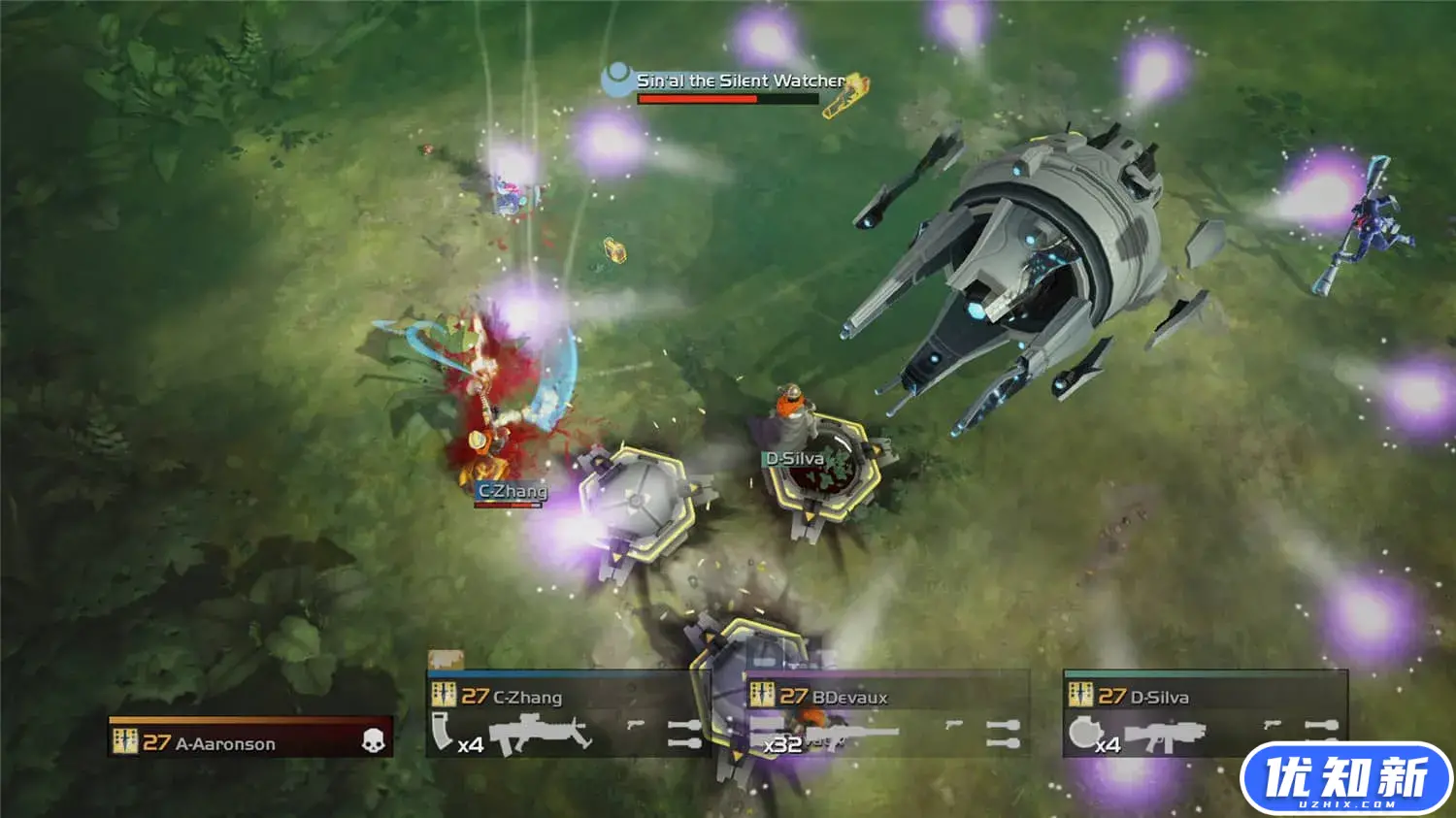1456x818 pixels.
Task: Click the skull icon beside A-Aaronson
Action: pos(374,741)
